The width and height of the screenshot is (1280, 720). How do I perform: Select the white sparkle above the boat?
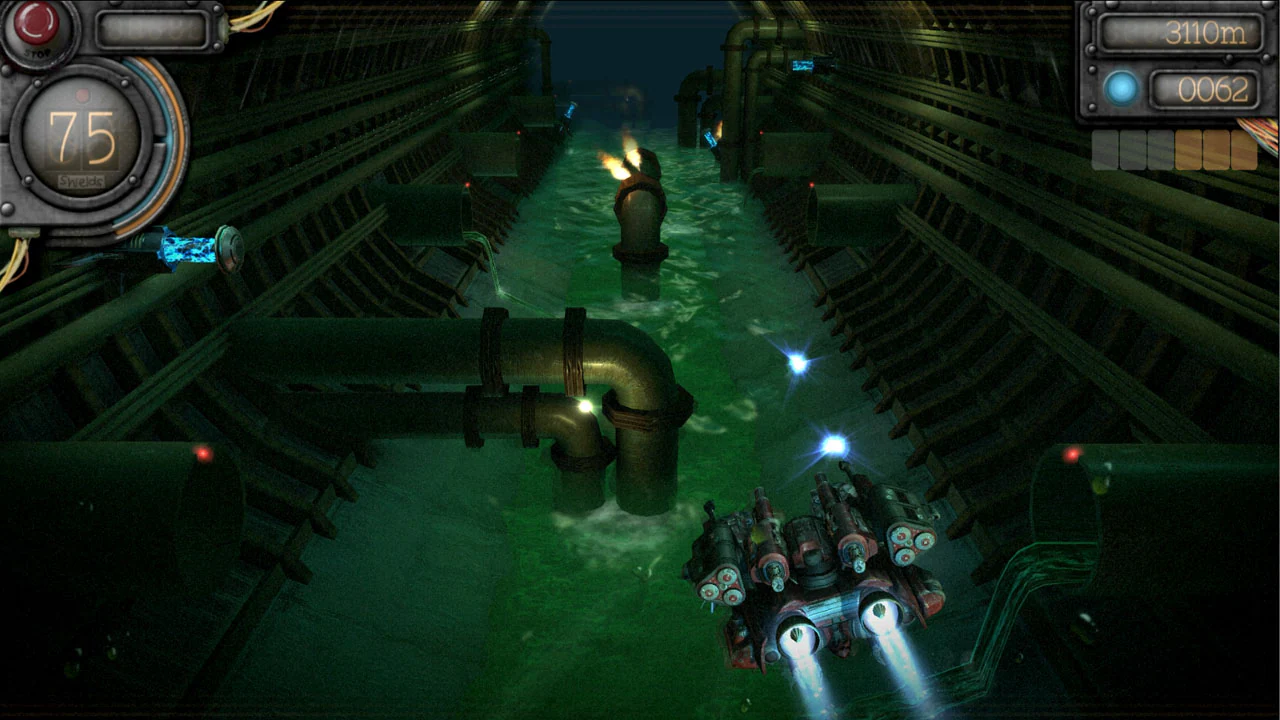[834, 443]
